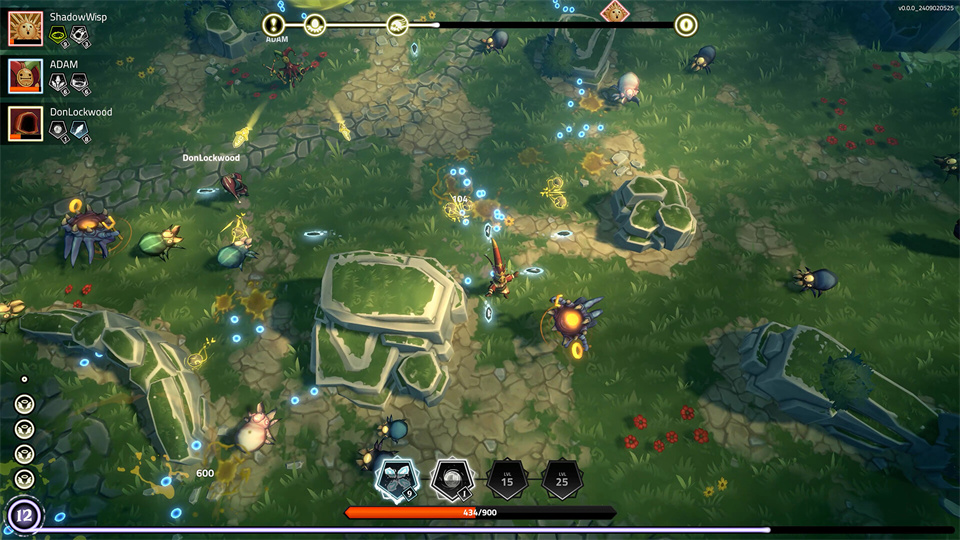960x540 pixels.
Task: Select the final eye marker on progress bar
Action: pos(686,25)
